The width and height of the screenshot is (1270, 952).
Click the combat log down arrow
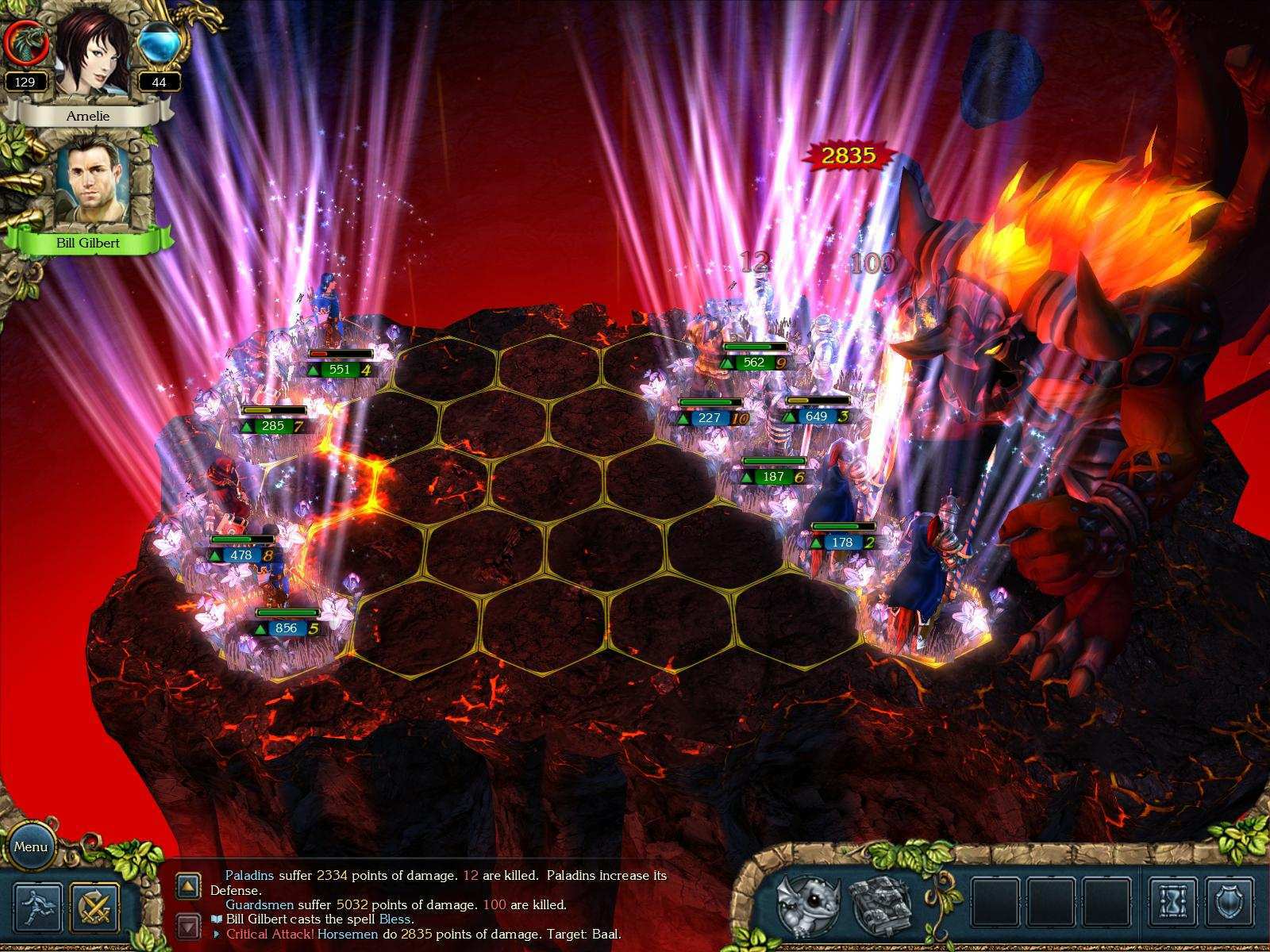pyautogui.click(x=188, y=926)
